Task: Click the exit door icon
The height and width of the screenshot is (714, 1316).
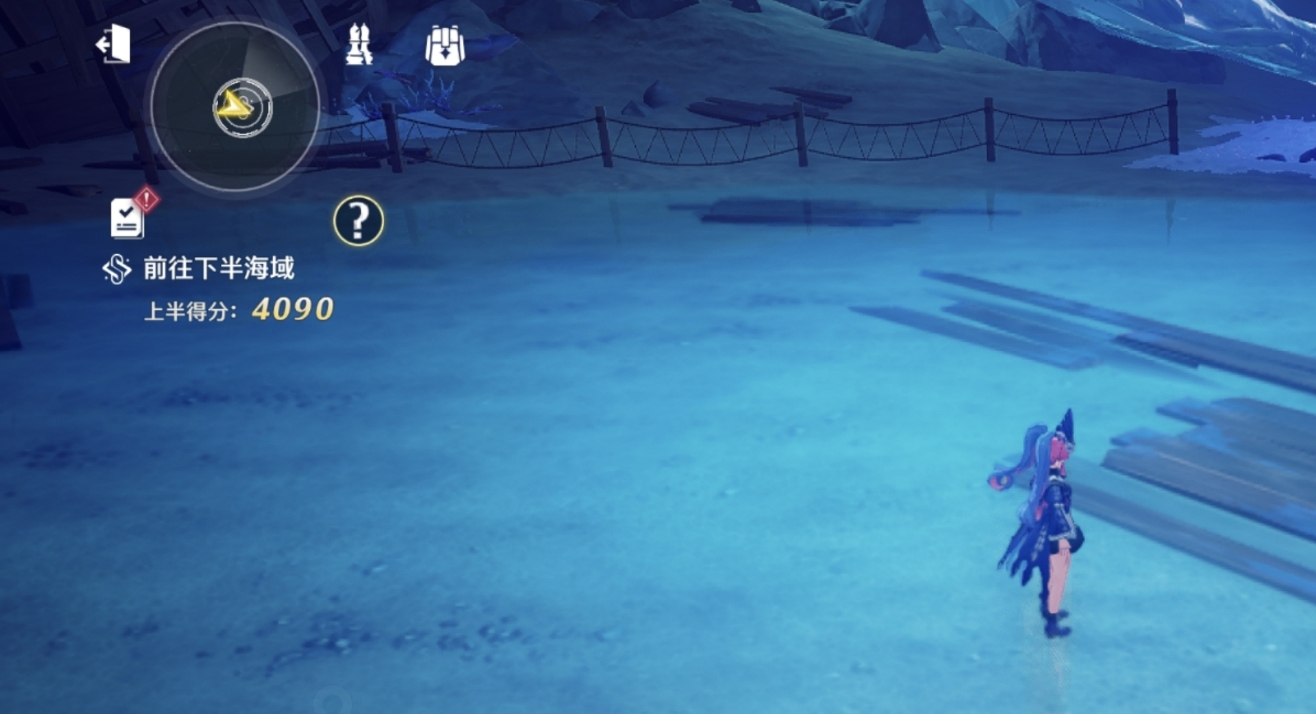Action: 113,45
